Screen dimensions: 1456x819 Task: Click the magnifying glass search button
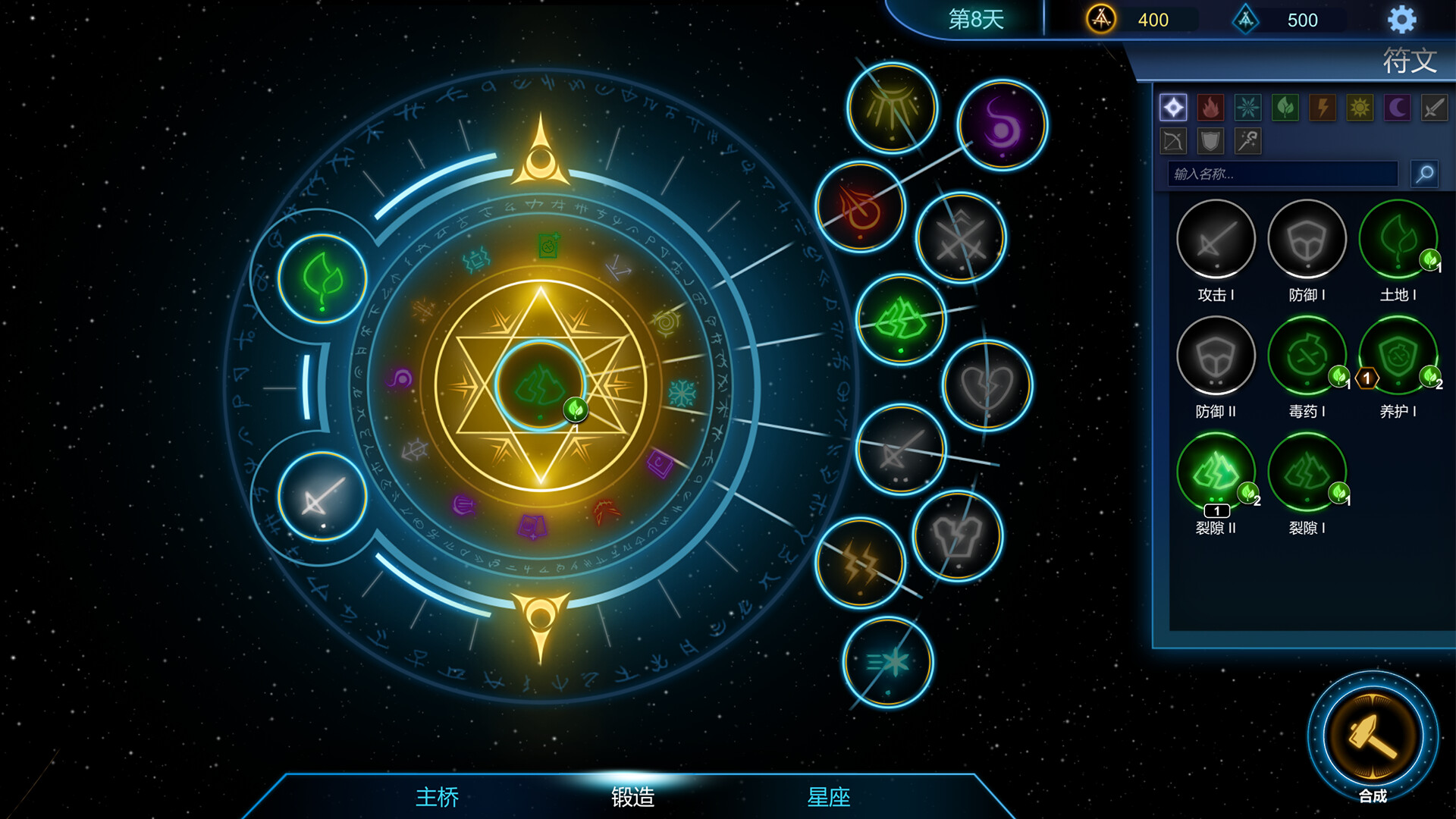coord(1425,174)
